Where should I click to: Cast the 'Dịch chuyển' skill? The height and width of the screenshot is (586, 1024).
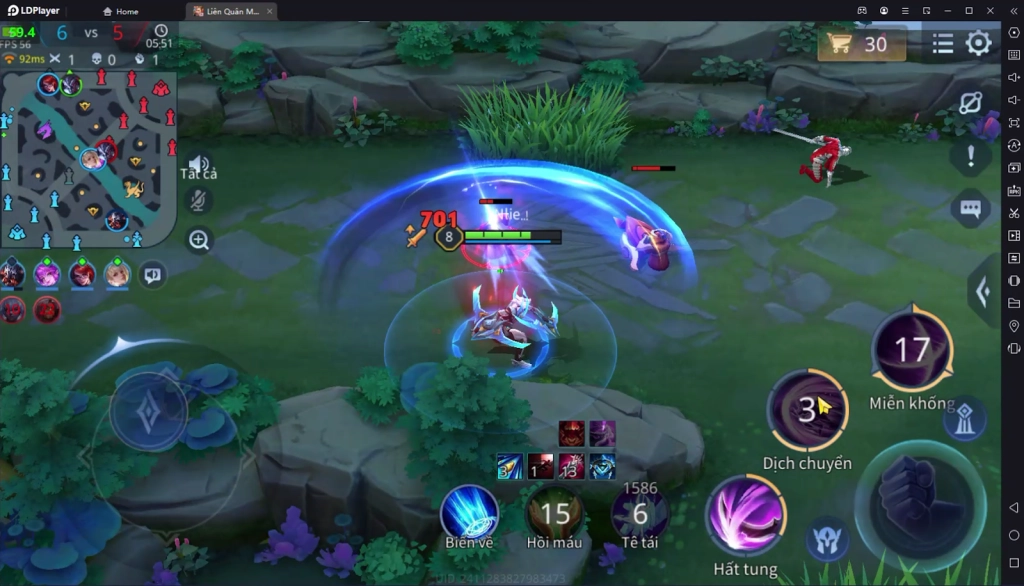pyautogui.click(x=807, y=410)
